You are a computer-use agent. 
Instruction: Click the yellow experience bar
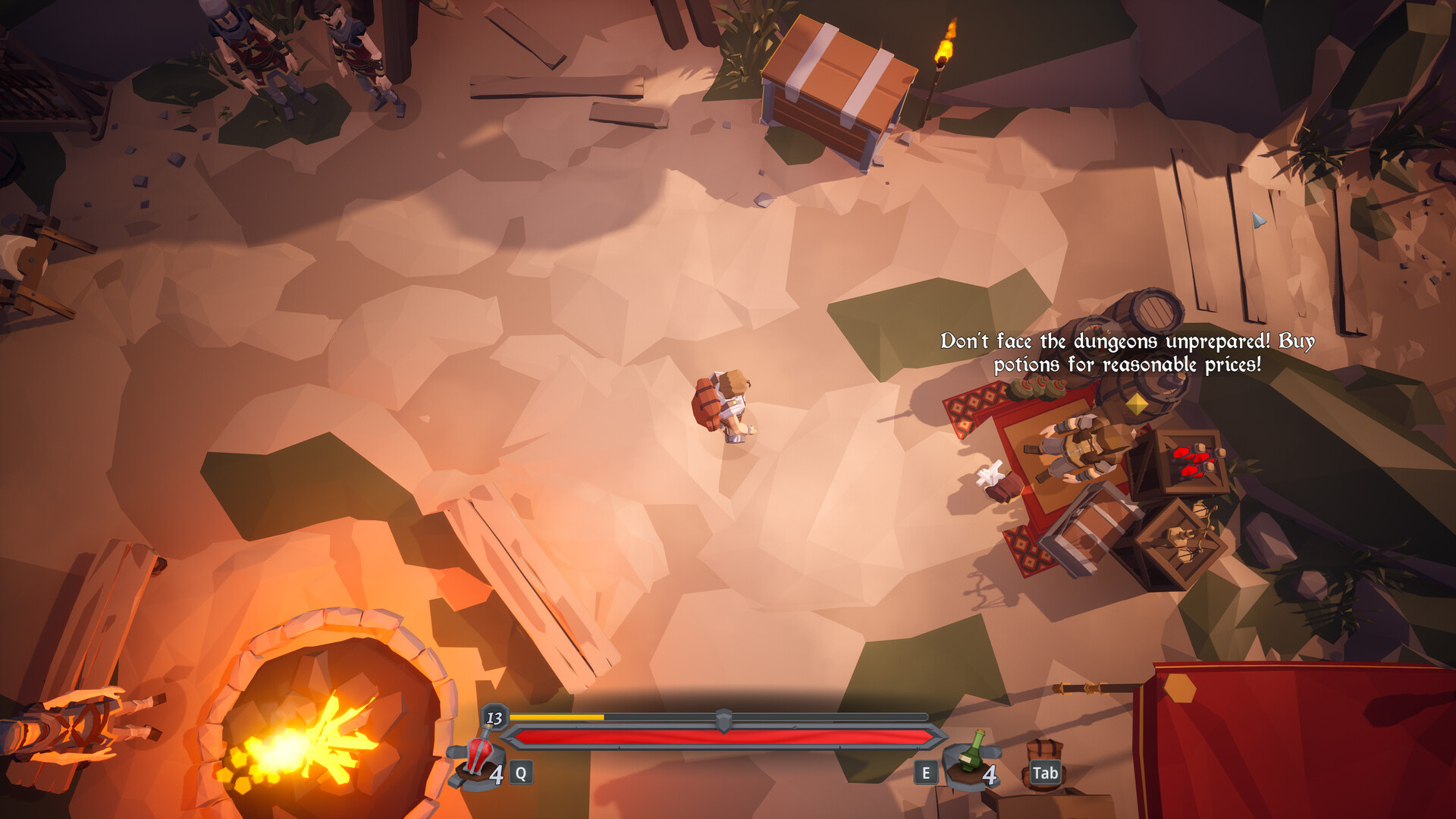pyautogui.click(x=557, y=716)
